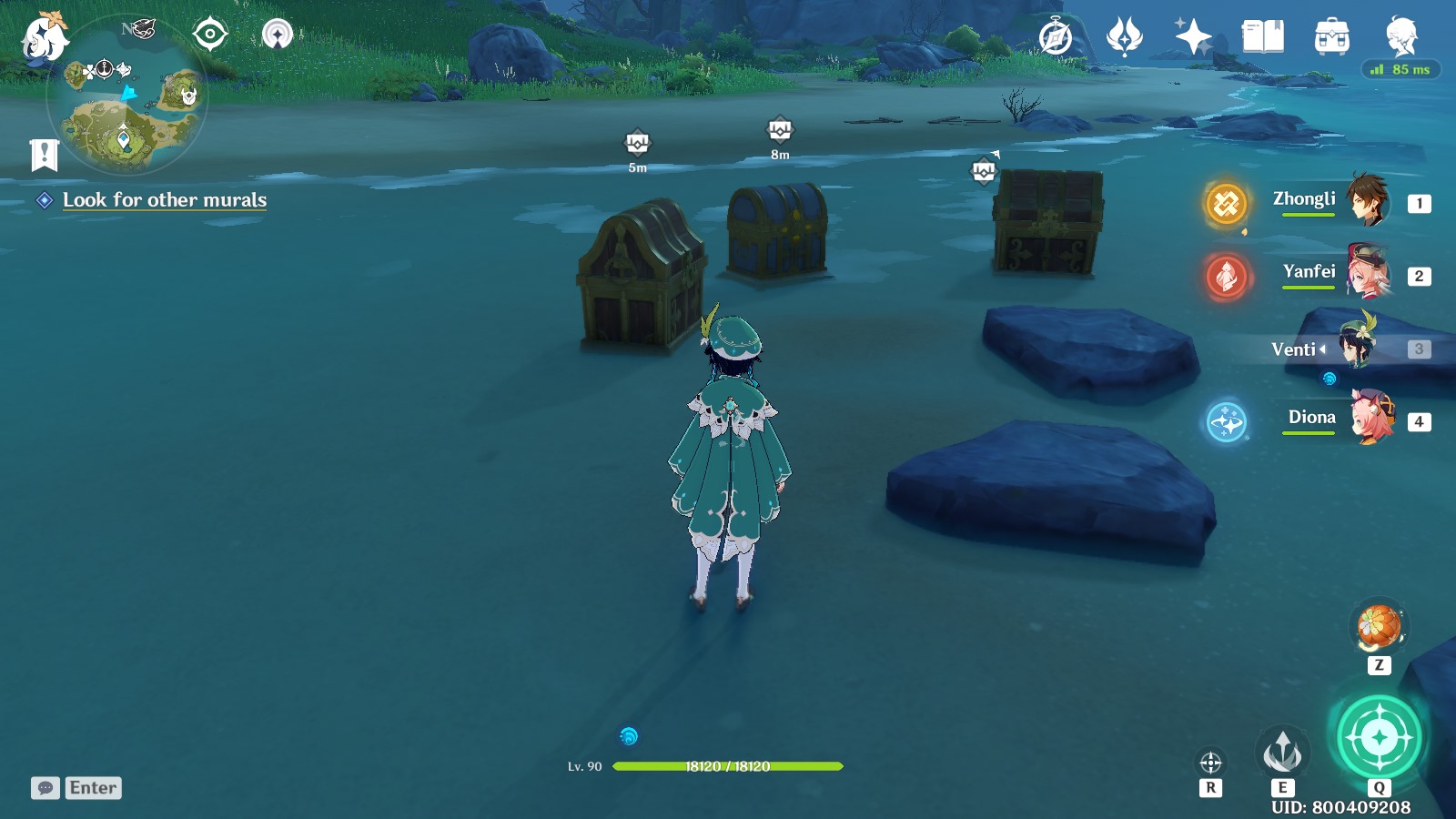The image size is (1456, 819).
Task: Open the quest log banner icon
Action: click(x=44, y=156)
